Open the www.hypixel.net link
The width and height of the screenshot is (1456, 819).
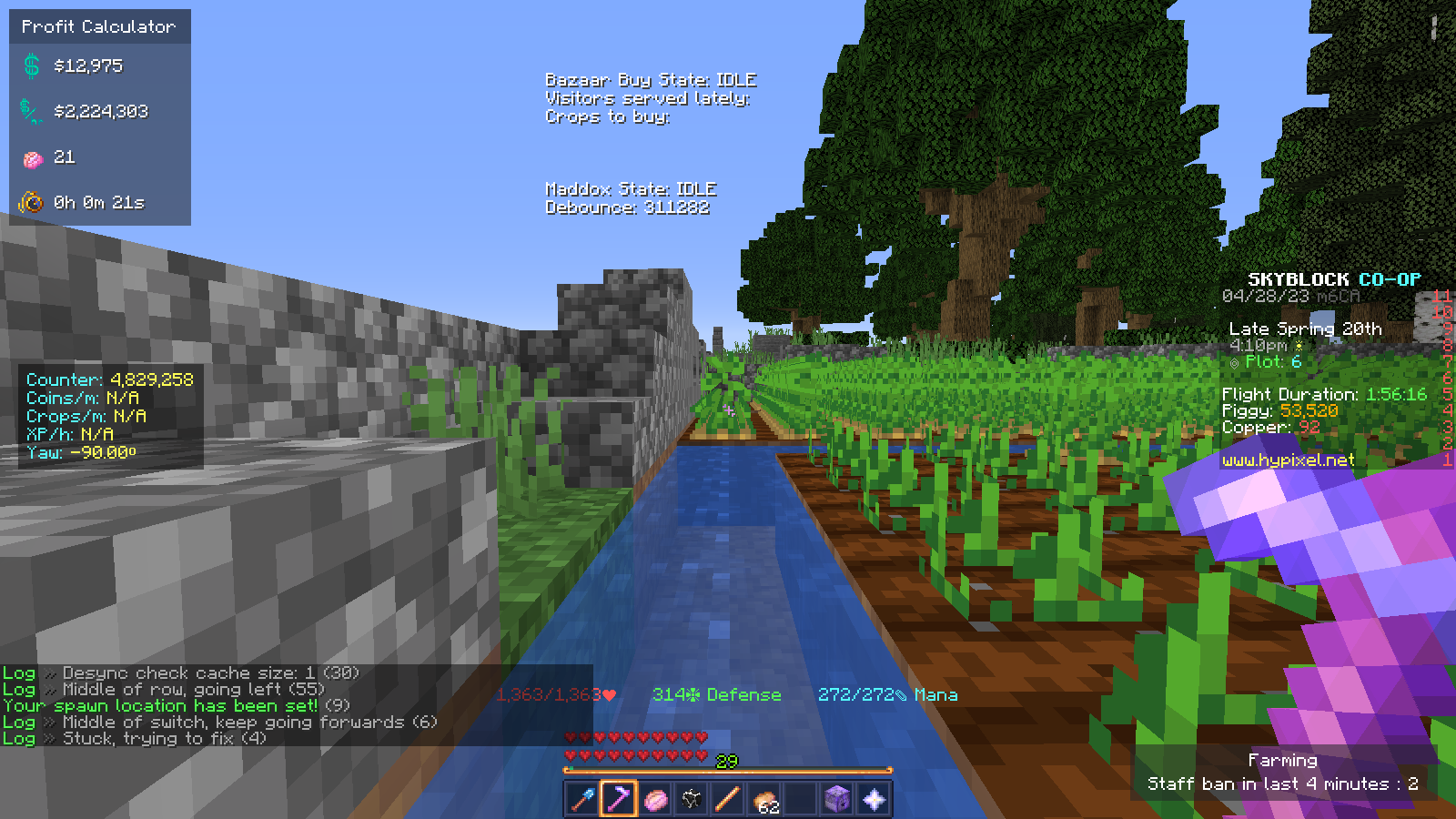(x=1289, y=460)
